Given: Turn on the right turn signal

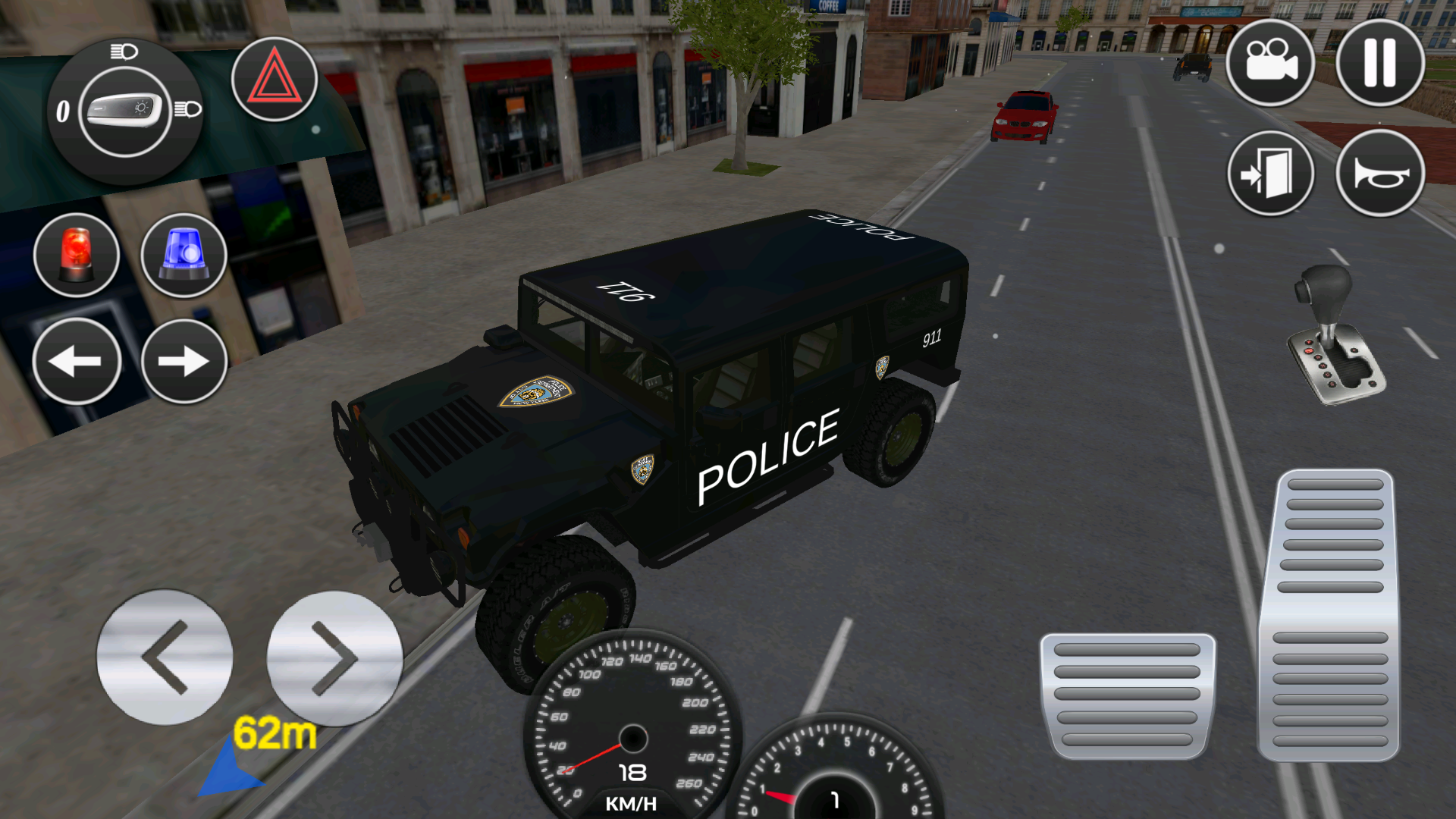Looking at the screenshot, I should (184, 362).
